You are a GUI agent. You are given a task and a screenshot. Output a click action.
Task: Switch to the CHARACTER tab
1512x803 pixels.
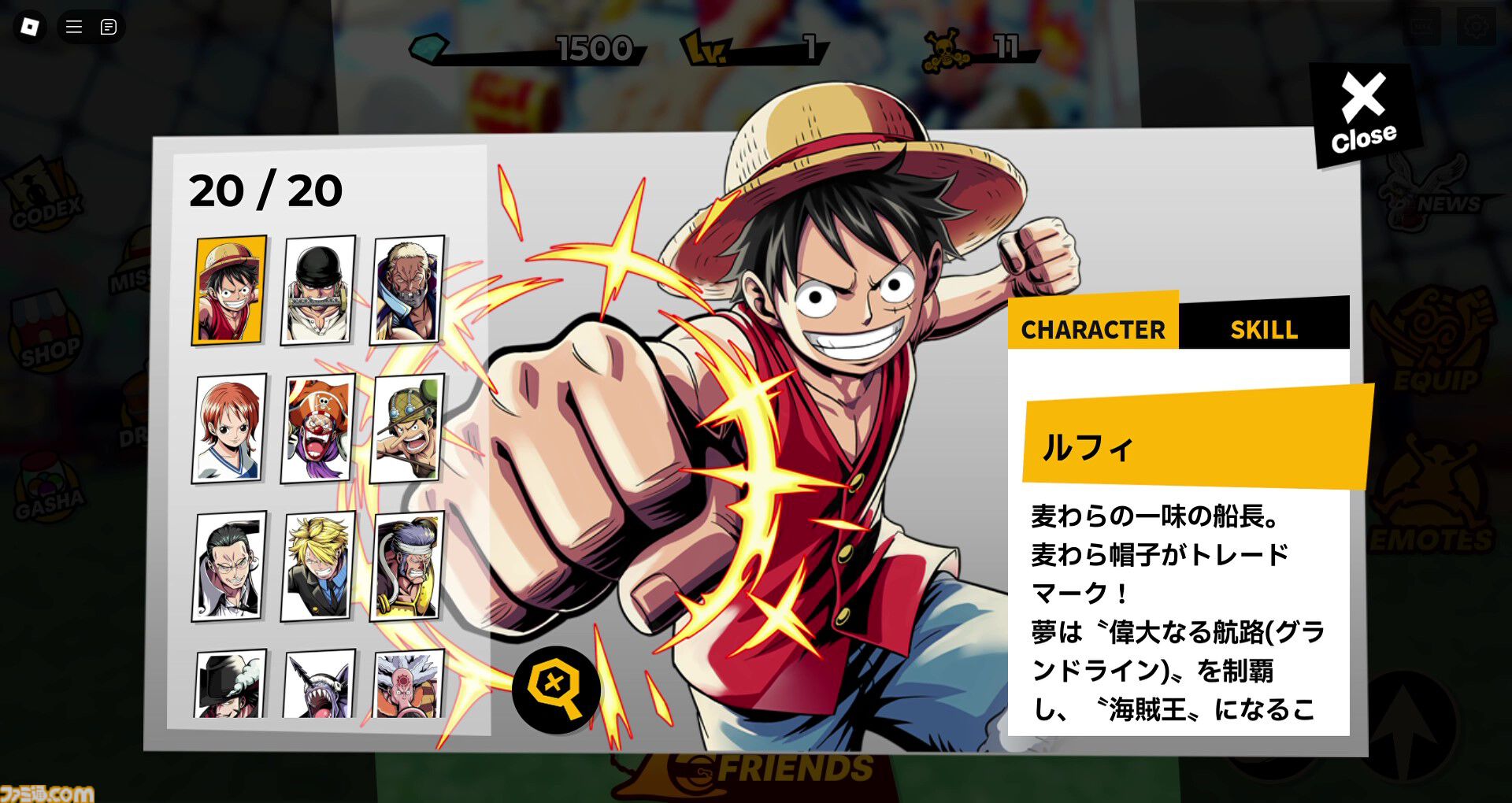pos(1093,330)
